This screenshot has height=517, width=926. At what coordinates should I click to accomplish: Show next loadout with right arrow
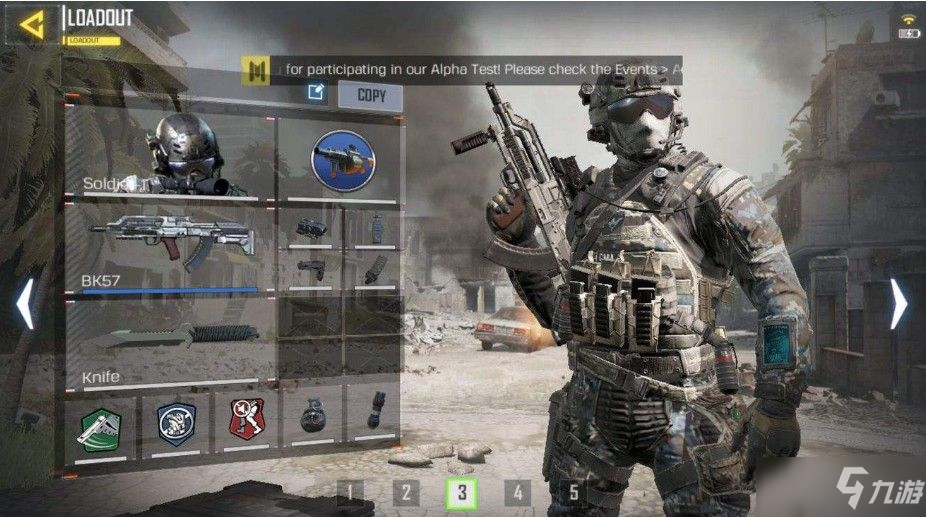point(898,303)
